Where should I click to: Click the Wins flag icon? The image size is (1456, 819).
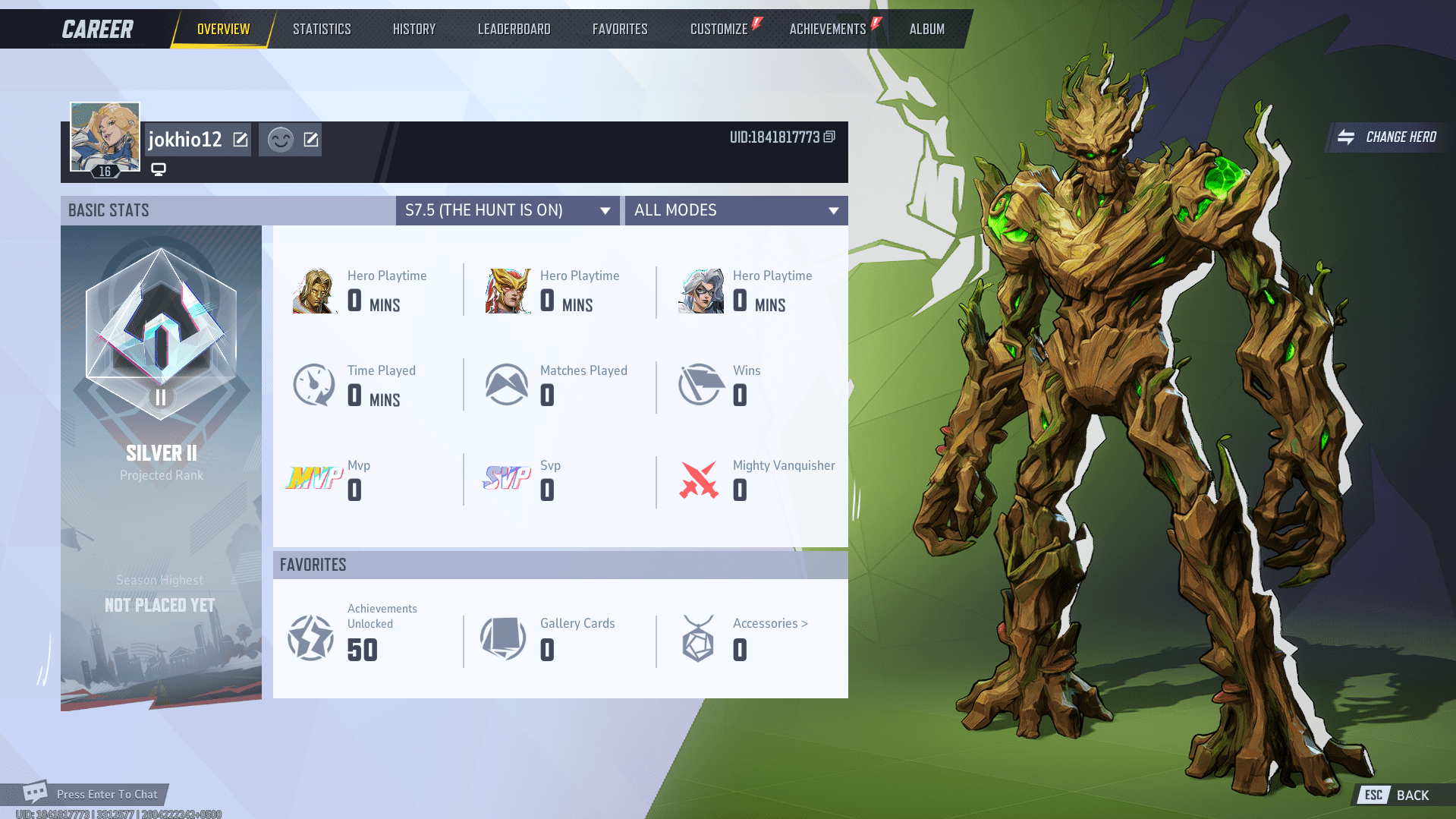click(x=700, y=385)
